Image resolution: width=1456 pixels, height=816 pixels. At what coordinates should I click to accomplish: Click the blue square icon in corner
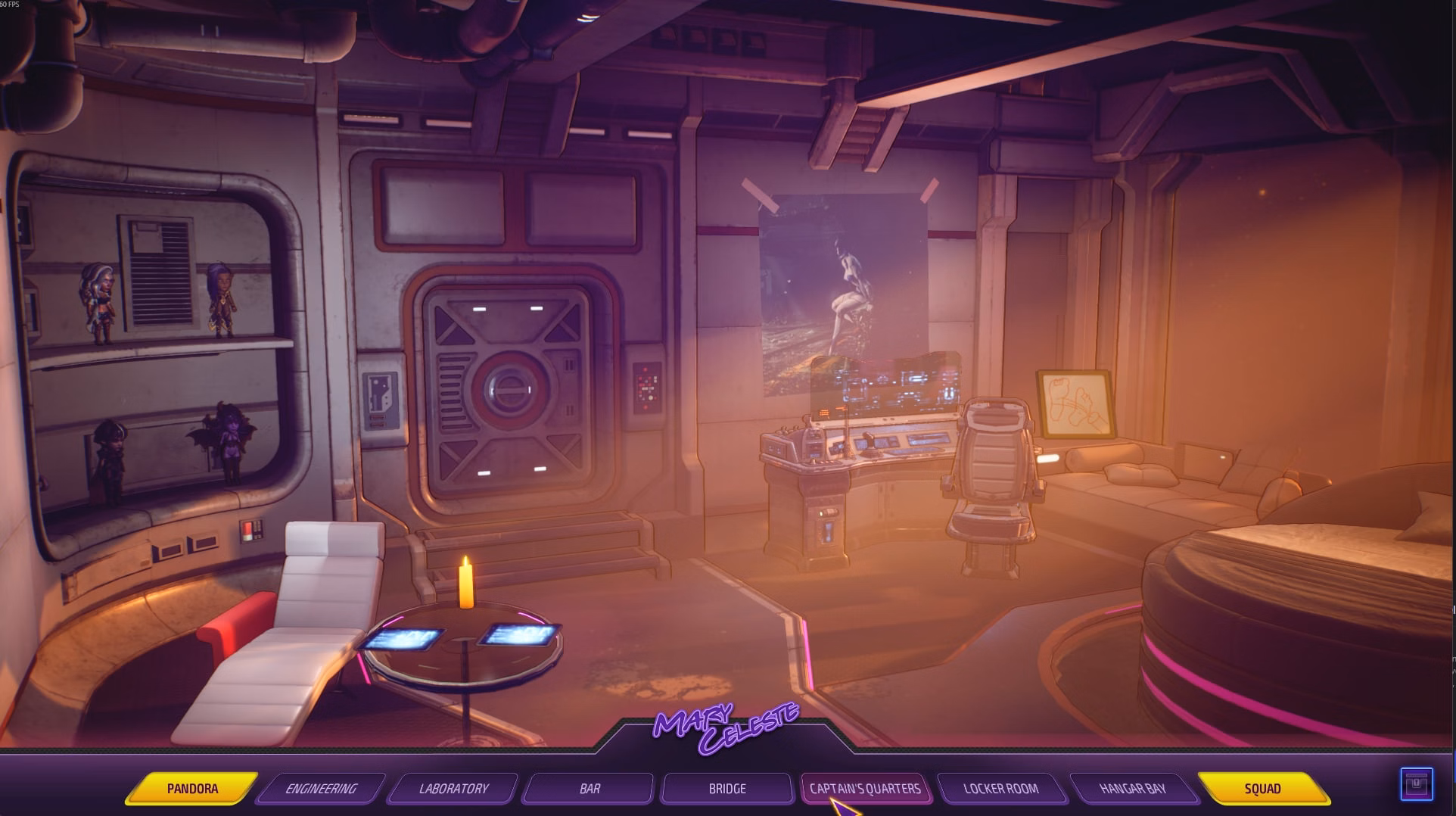(x=1416, y=784)
